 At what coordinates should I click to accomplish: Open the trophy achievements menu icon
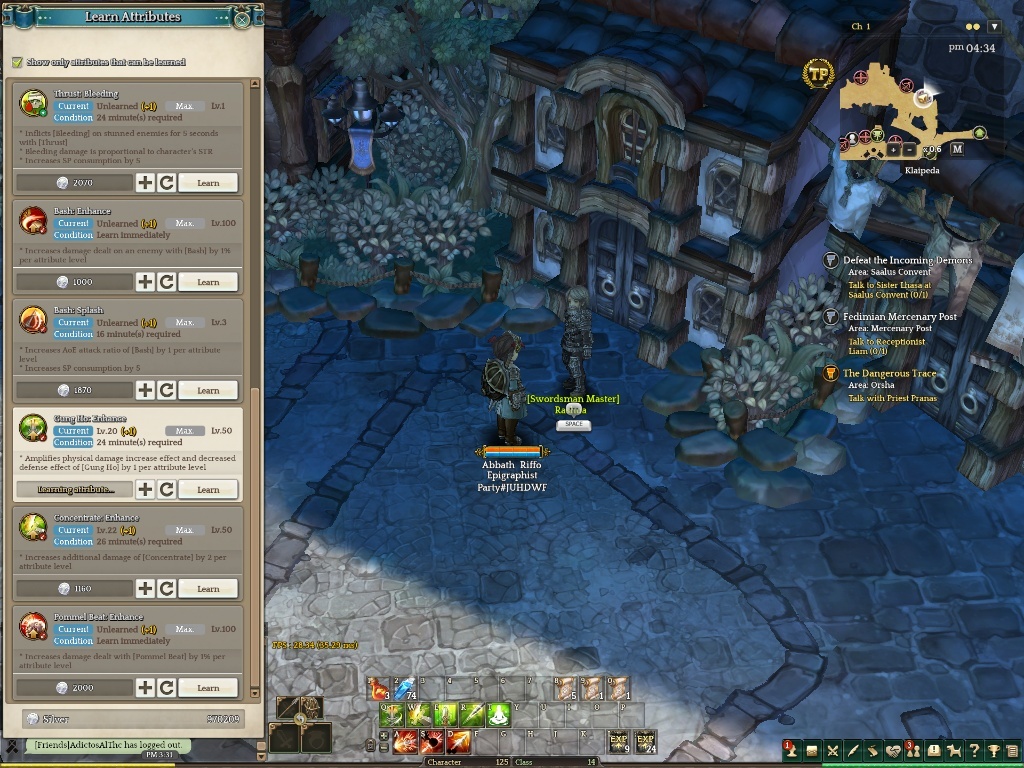click(x=993, y=751)
